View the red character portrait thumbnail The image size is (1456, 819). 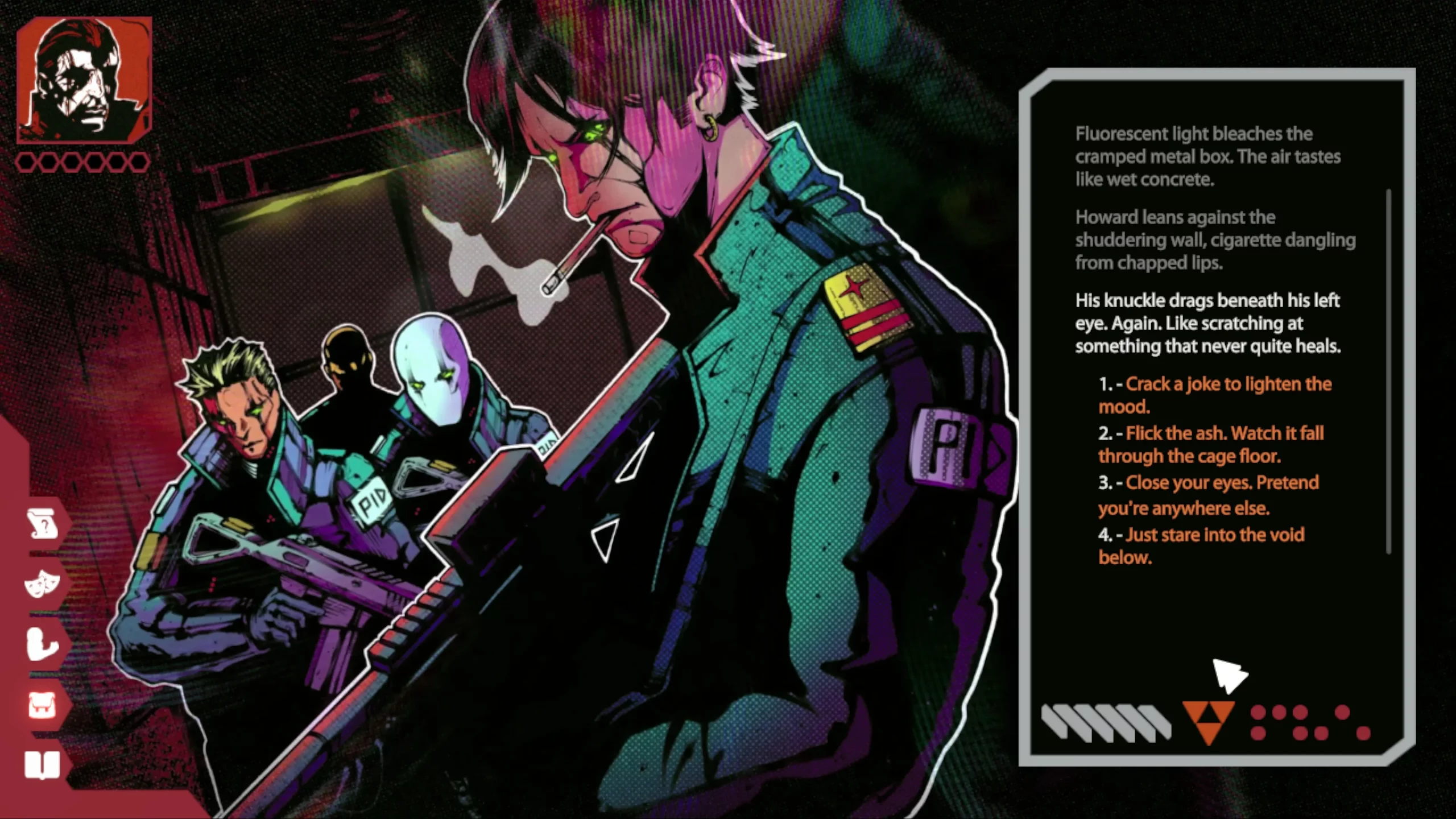[x=85, y=80]
